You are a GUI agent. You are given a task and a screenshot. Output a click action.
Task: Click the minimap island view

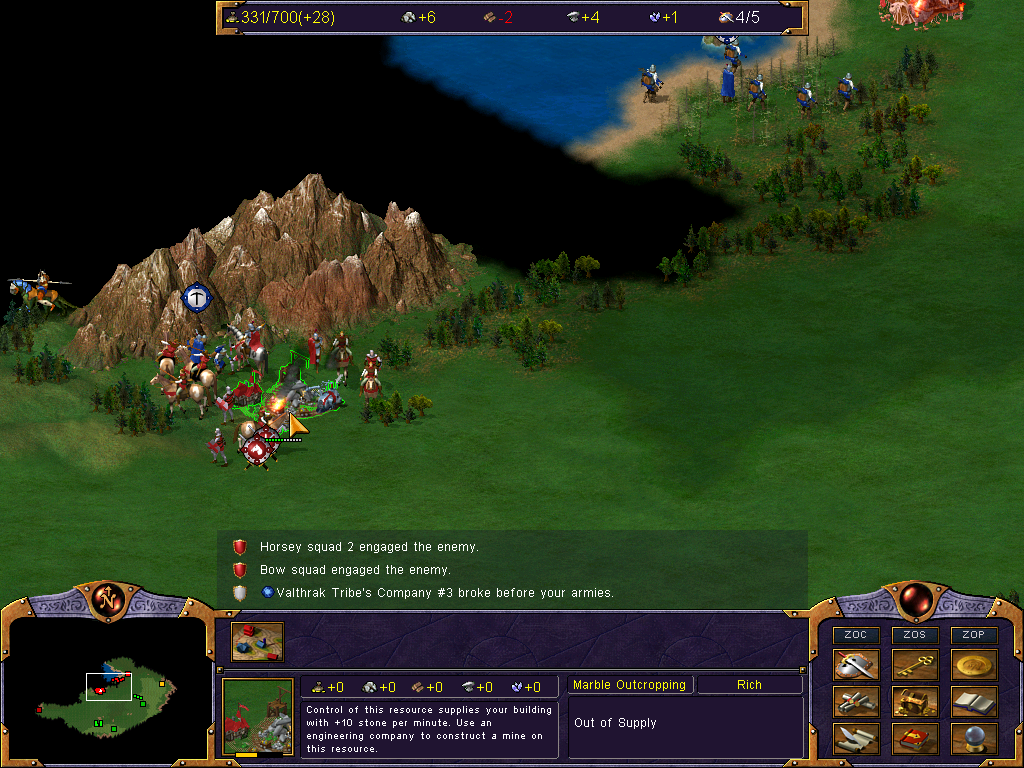(x=105, y=691)
